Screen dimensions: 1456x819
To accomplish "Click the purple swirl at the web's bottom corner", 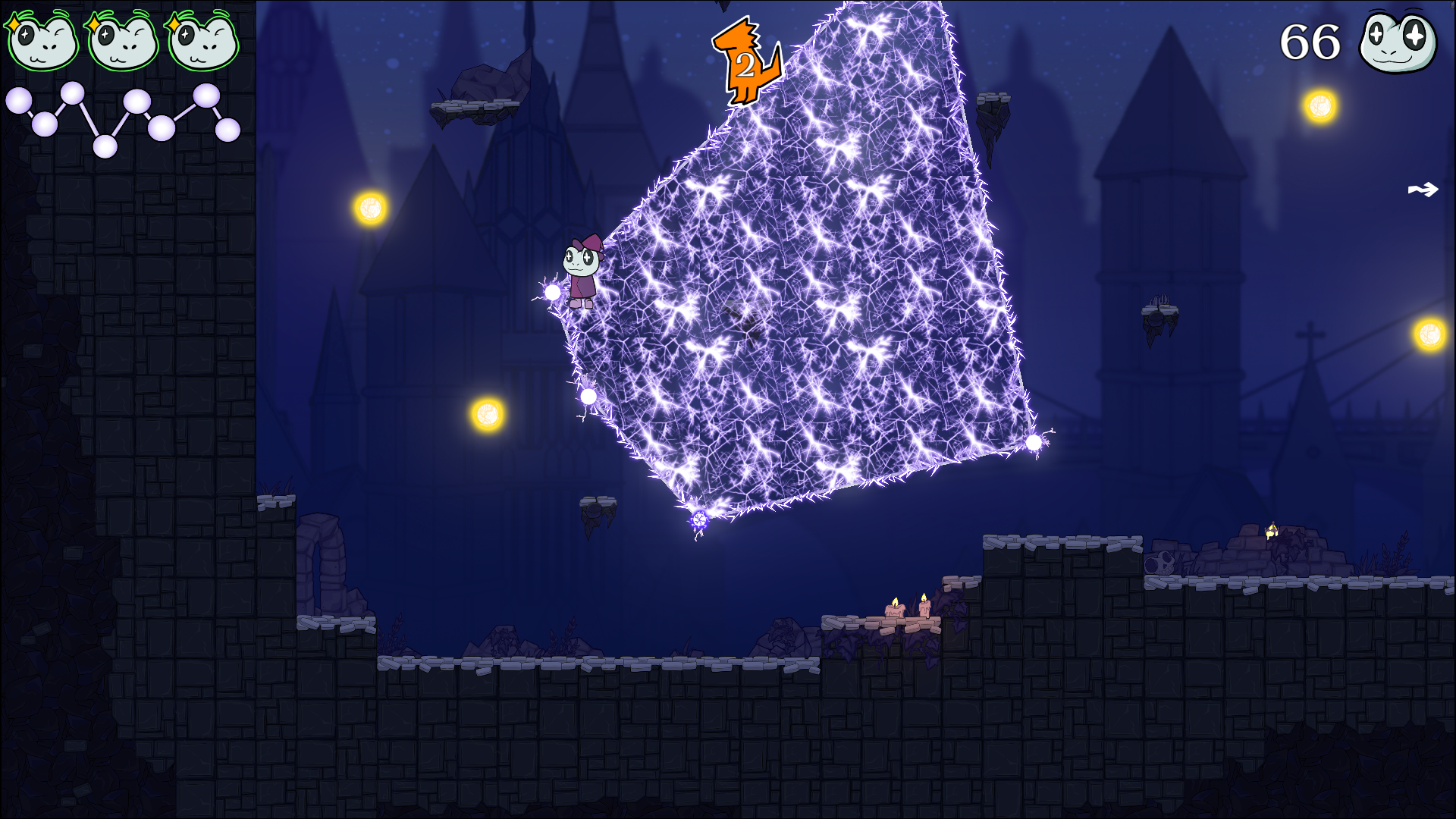I will (698, 520).
